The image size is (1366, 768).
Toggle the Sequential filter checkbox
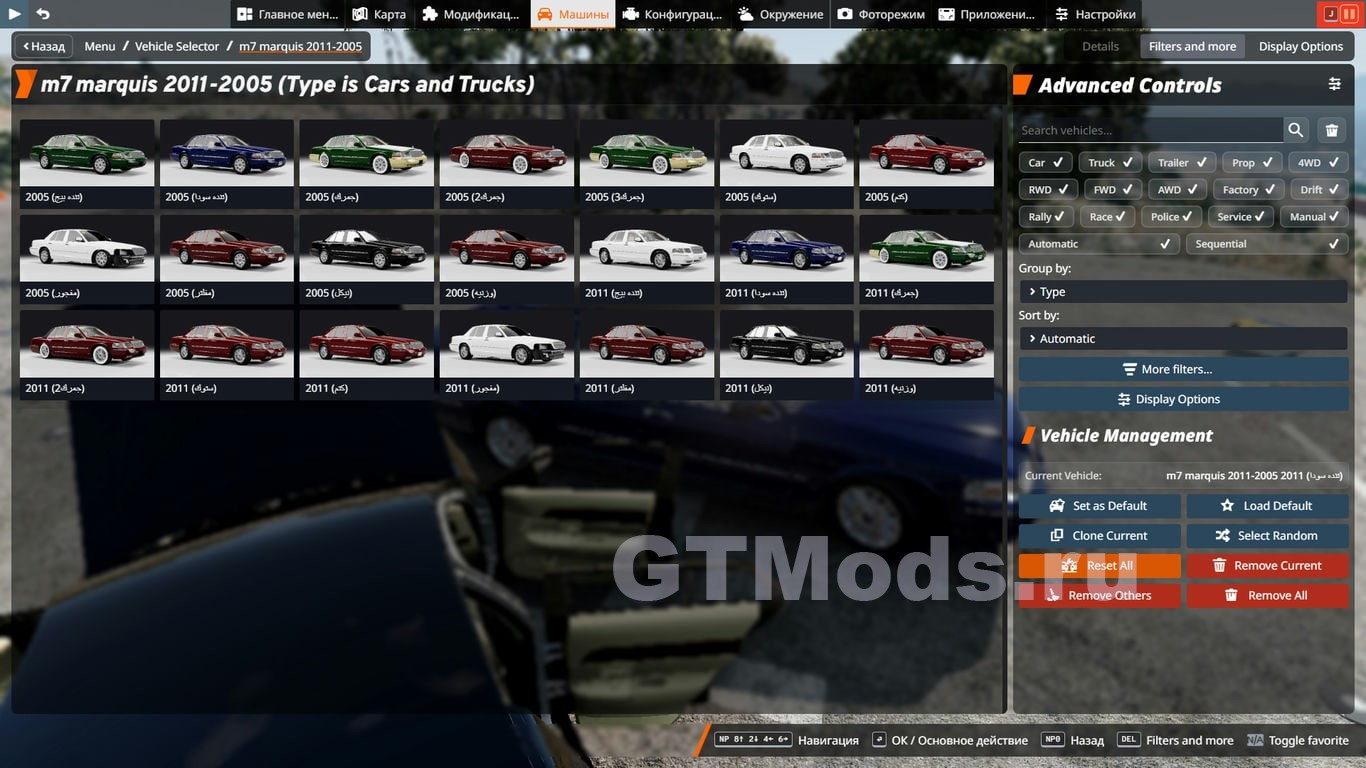point(1266,244)
